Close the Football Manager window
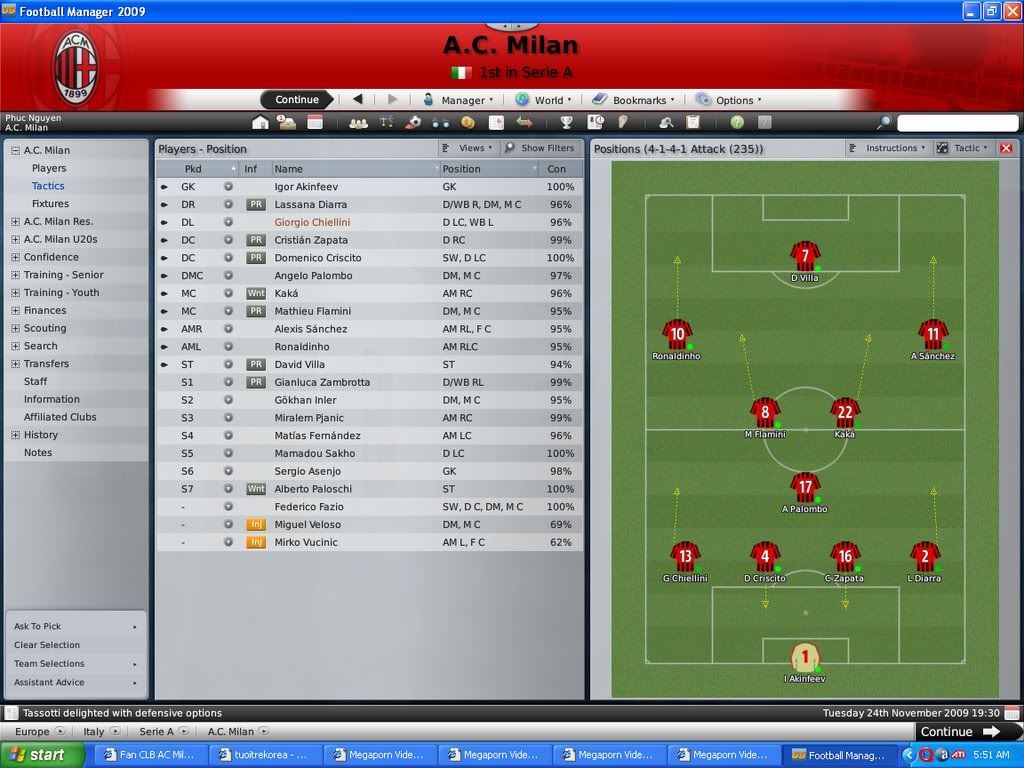This screenshot has width=1024, height=768. coord(1011,11)
